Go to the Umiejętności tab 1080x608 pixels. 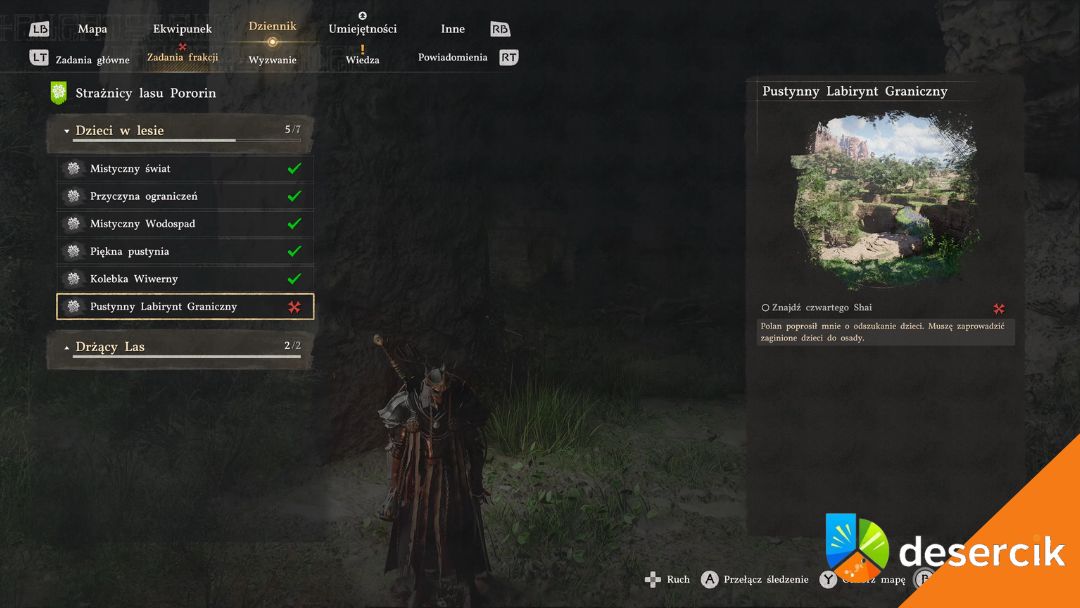[362, 29]
